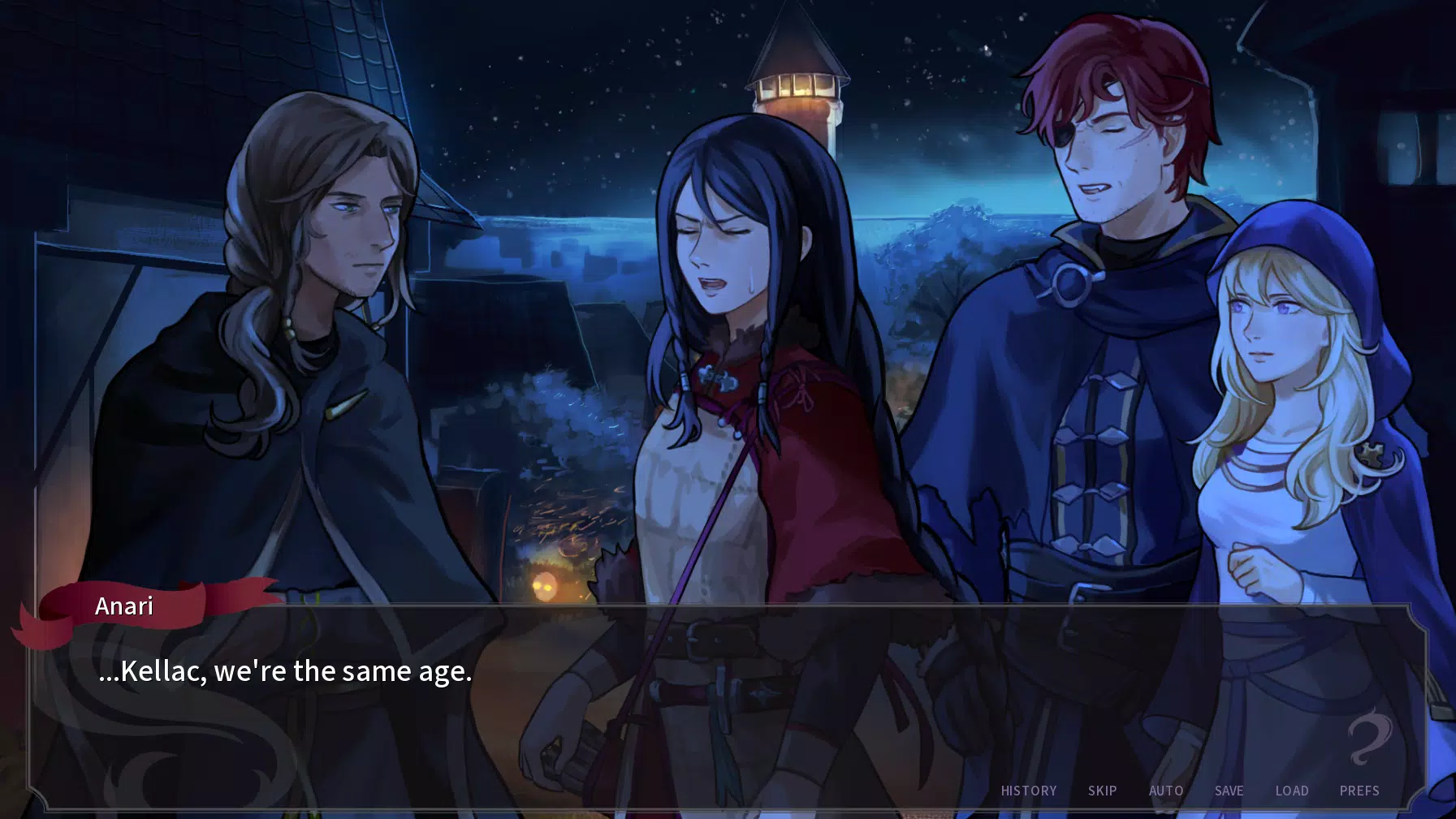The height and width of the screenshot is (819, 1456).
Task: Open the Save game menu
Action: [x=1229, y=791]
